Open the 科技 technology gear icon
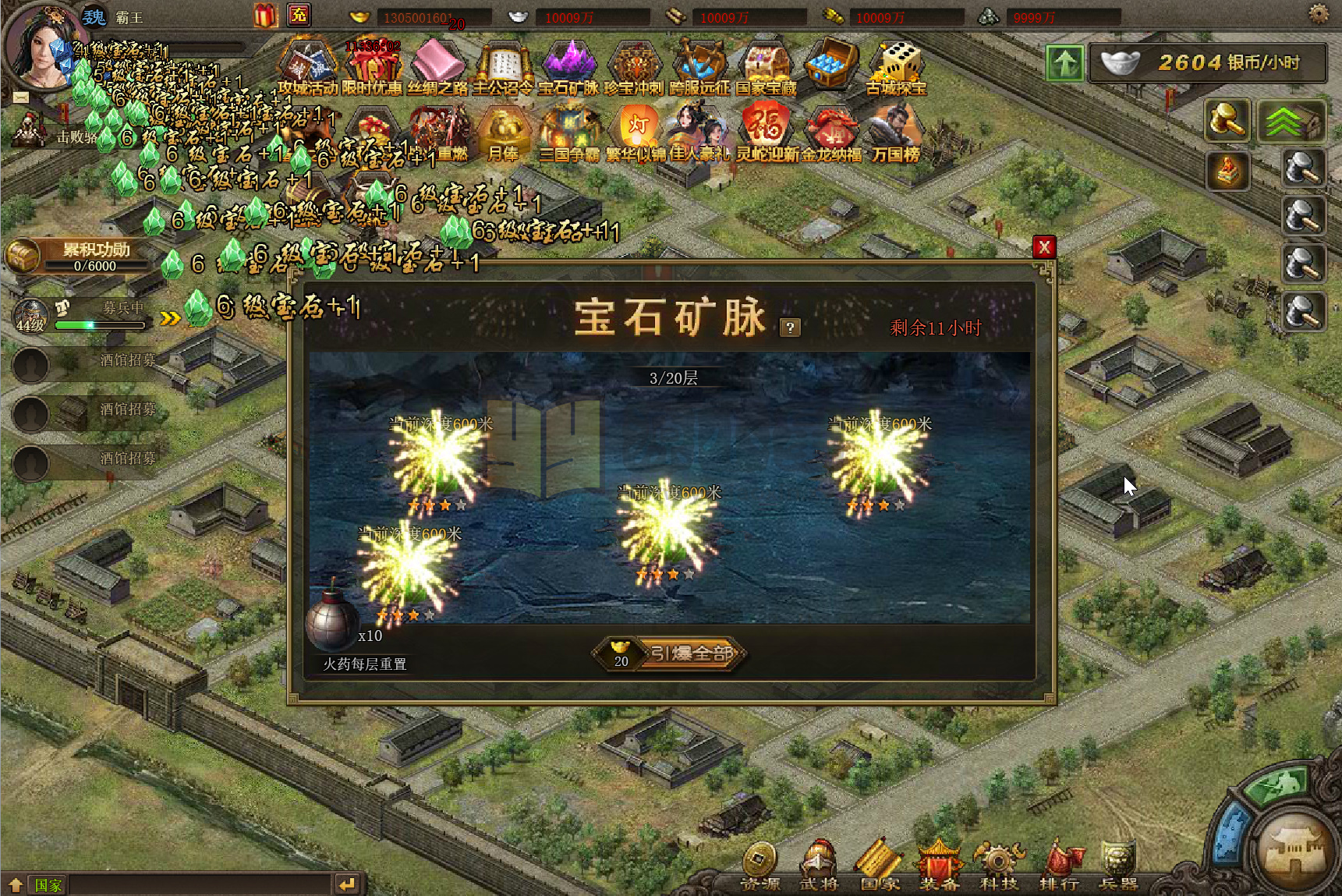 click(1000, 862)
